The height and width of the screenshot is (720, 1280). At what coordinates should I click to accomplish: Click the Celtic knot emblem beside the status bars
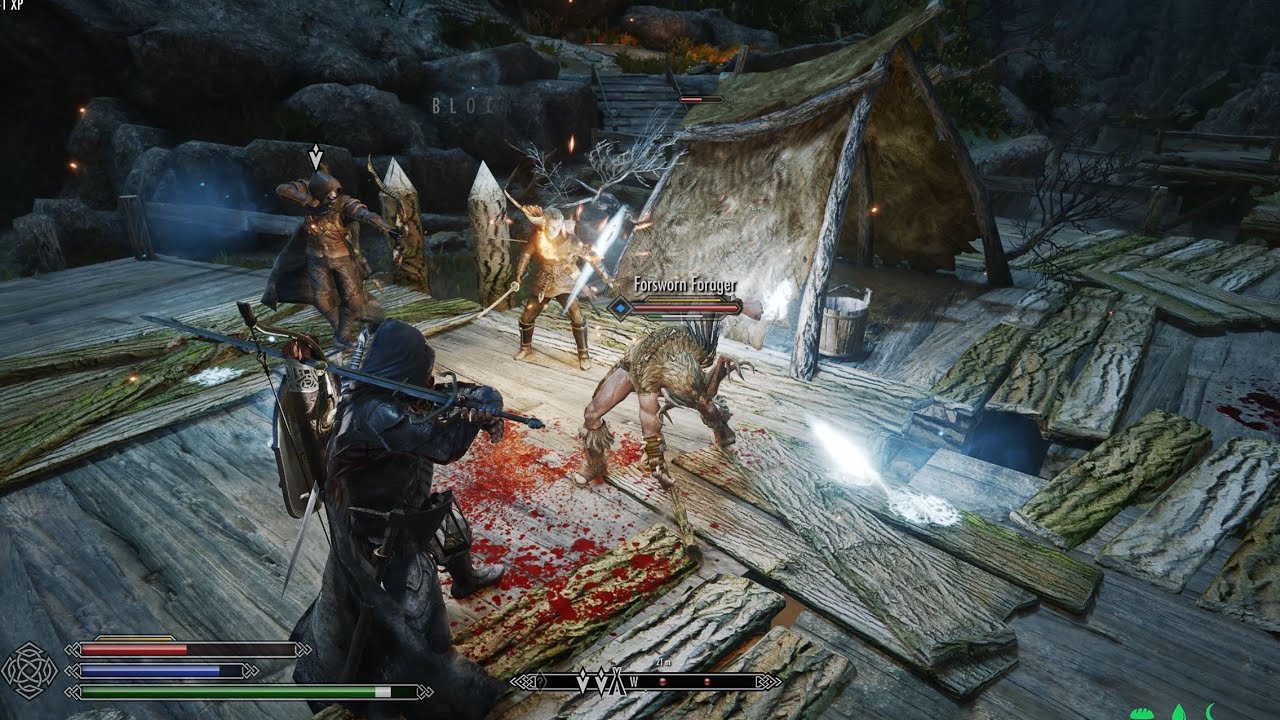pos(28,672)
